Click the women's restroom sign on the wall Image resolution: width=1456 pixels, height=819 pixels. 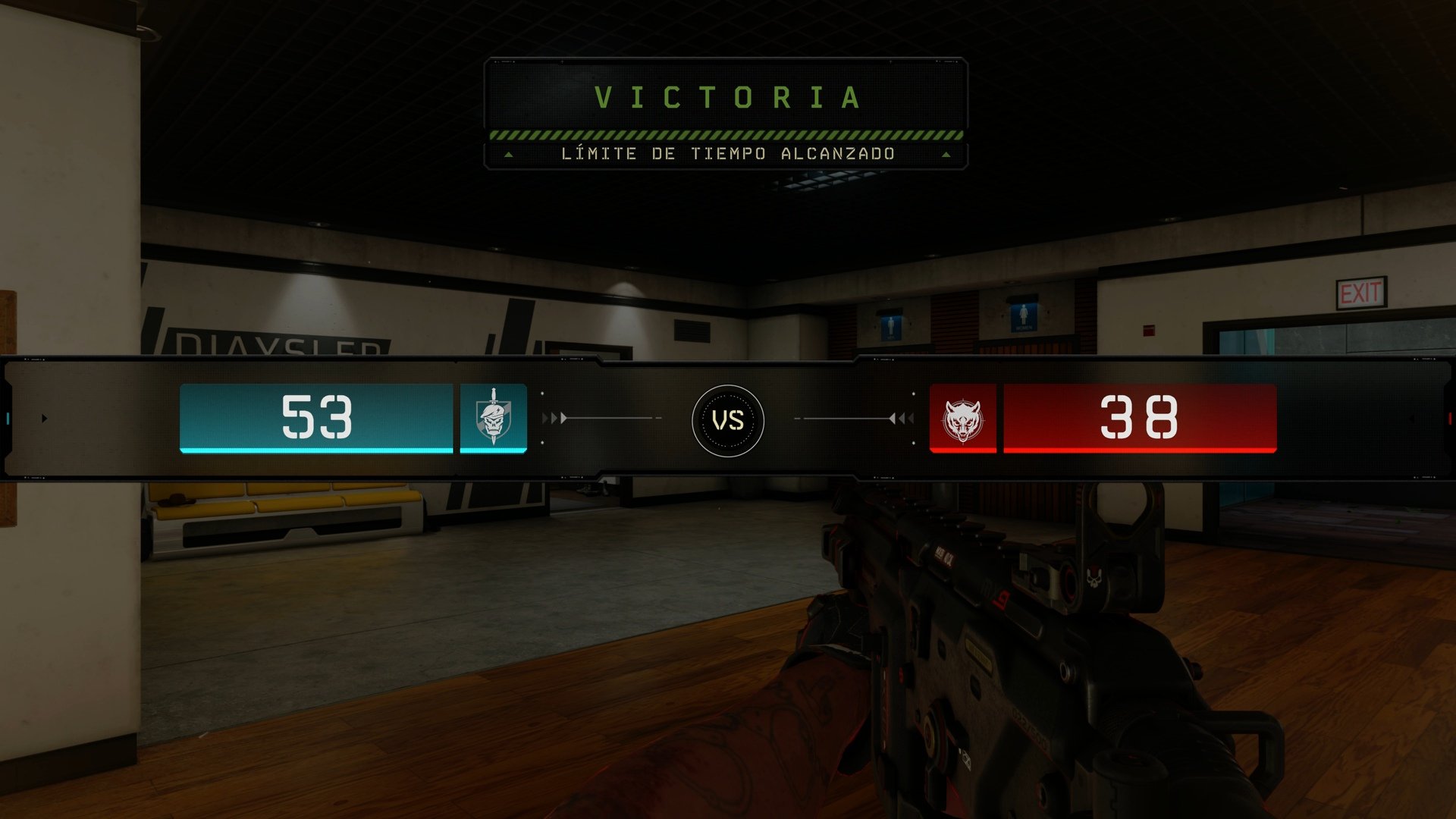click(x=1024, y=318)
